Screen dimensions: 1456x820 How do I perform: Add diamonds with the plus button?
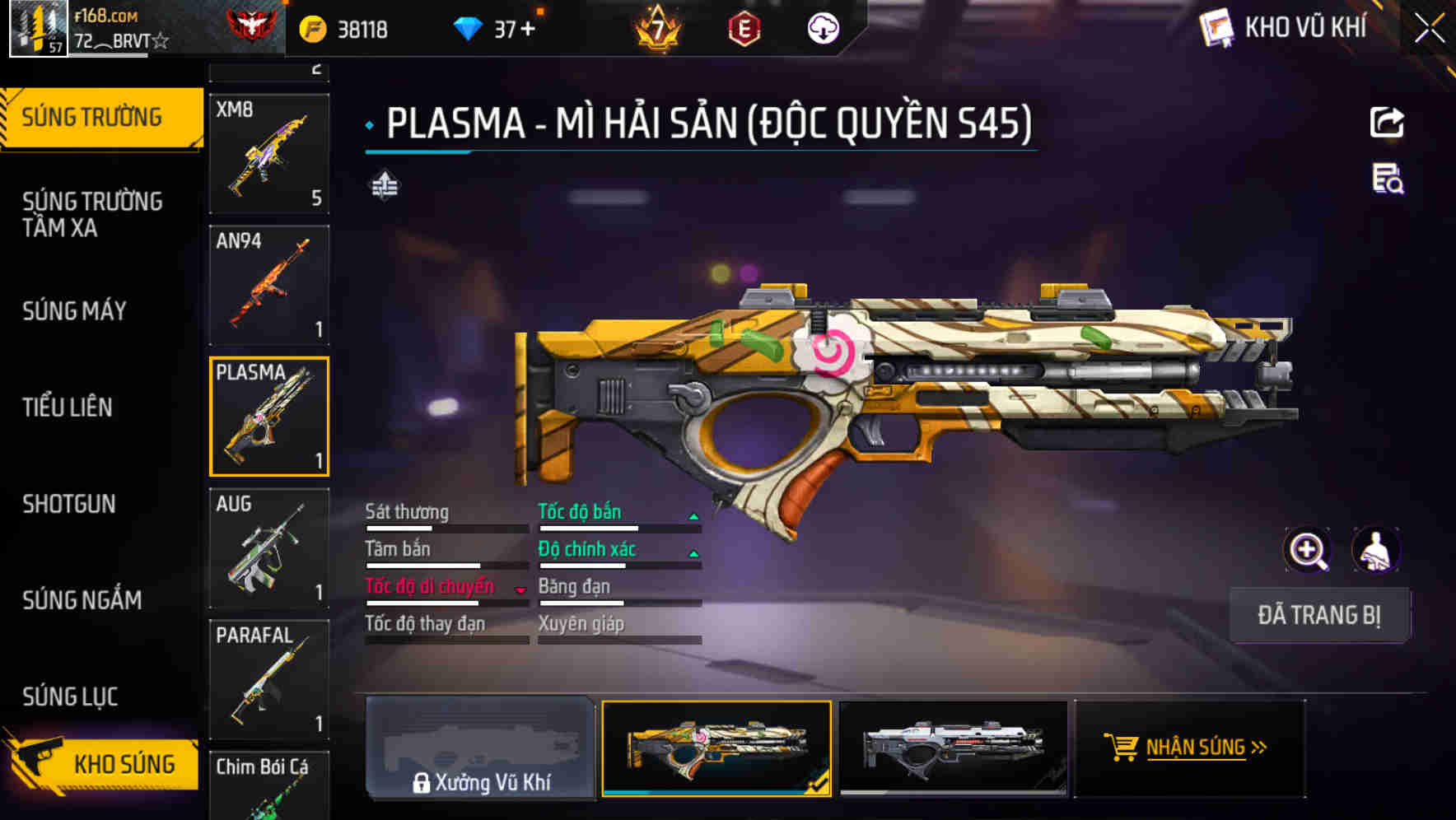coord(527,30)
